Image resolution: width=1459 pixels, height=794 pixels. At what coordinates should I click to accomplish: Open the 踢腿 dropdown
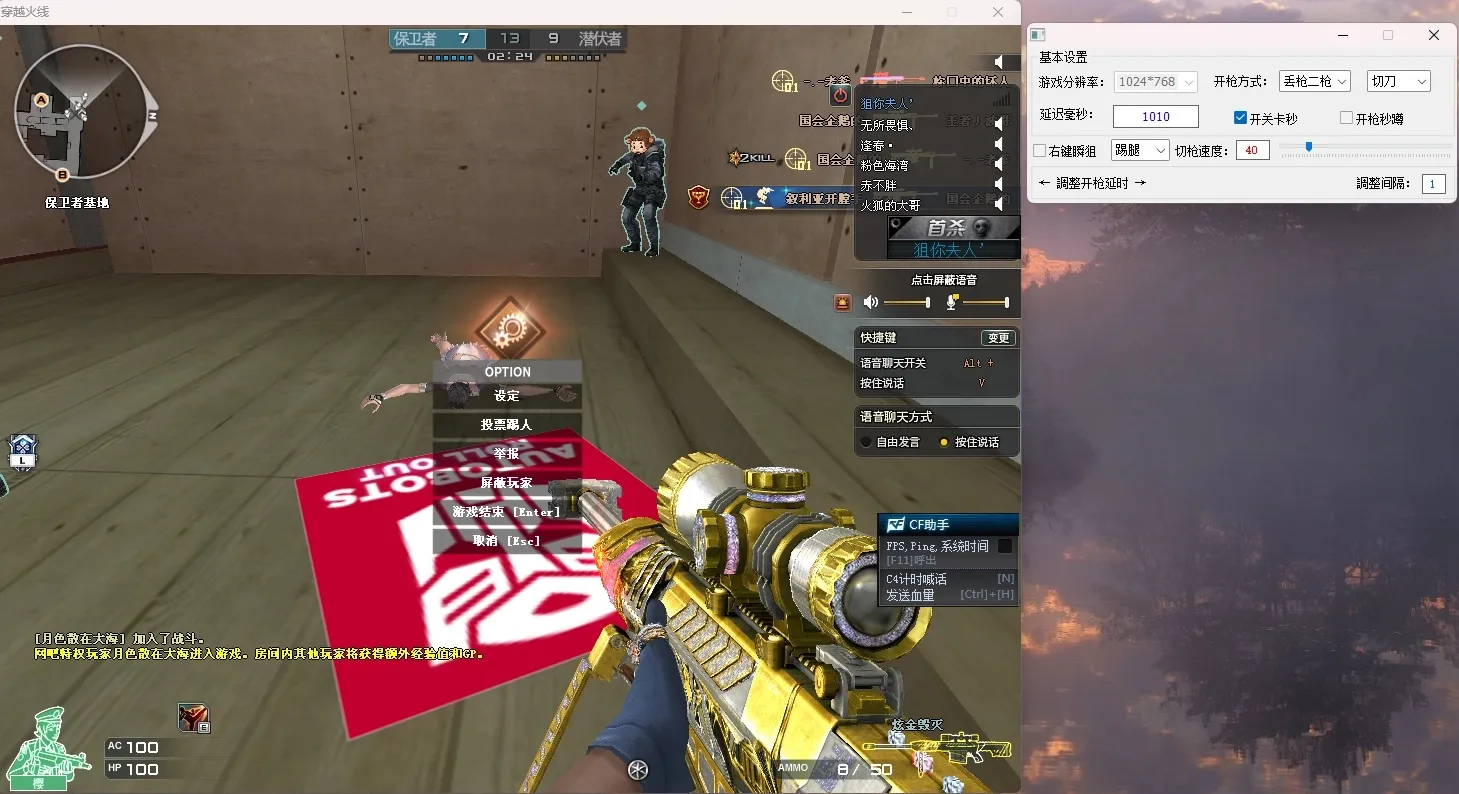point(1140,150)
